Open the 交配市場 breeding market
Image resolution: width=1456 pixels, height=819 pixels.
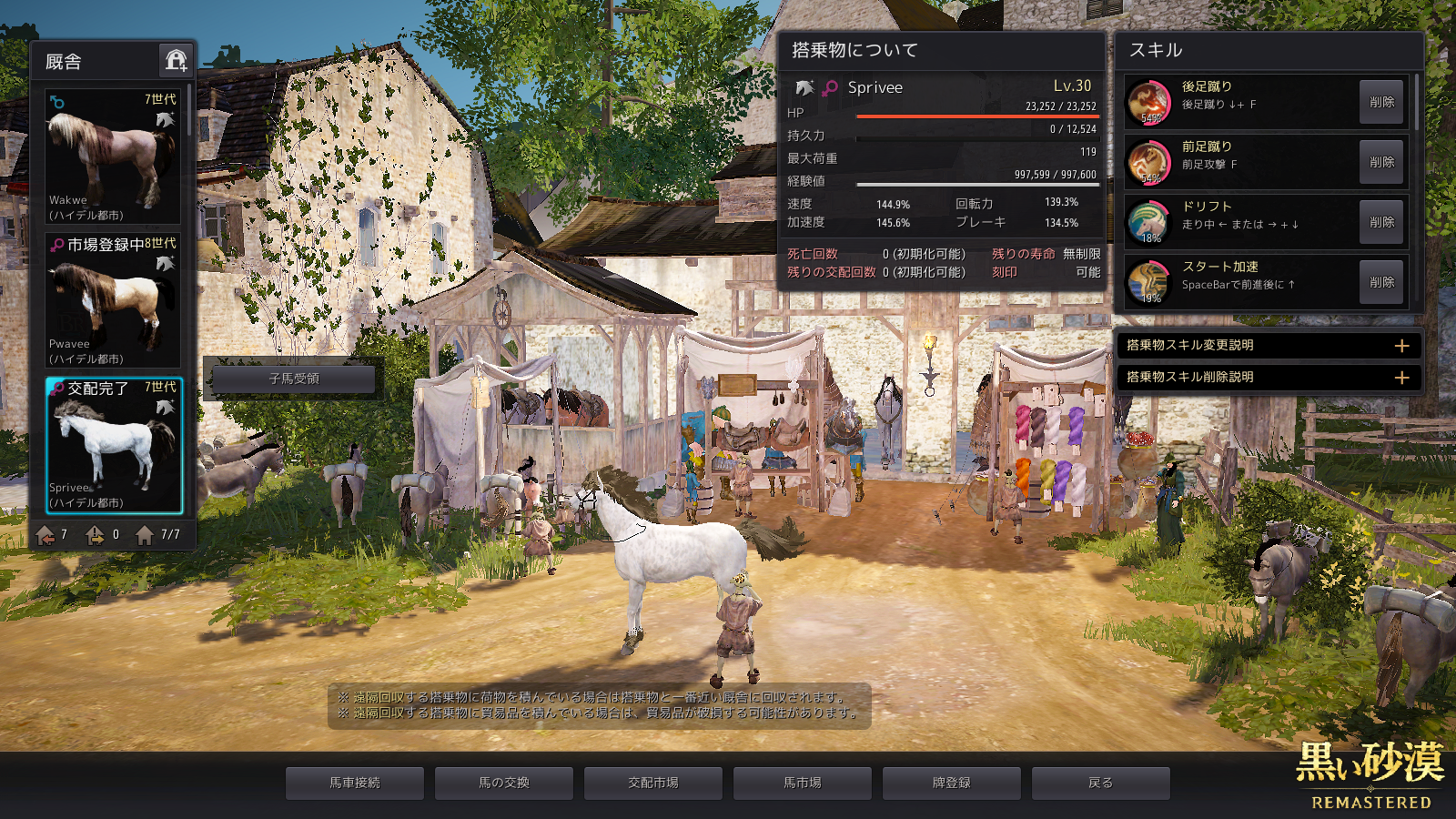point(653,783)
